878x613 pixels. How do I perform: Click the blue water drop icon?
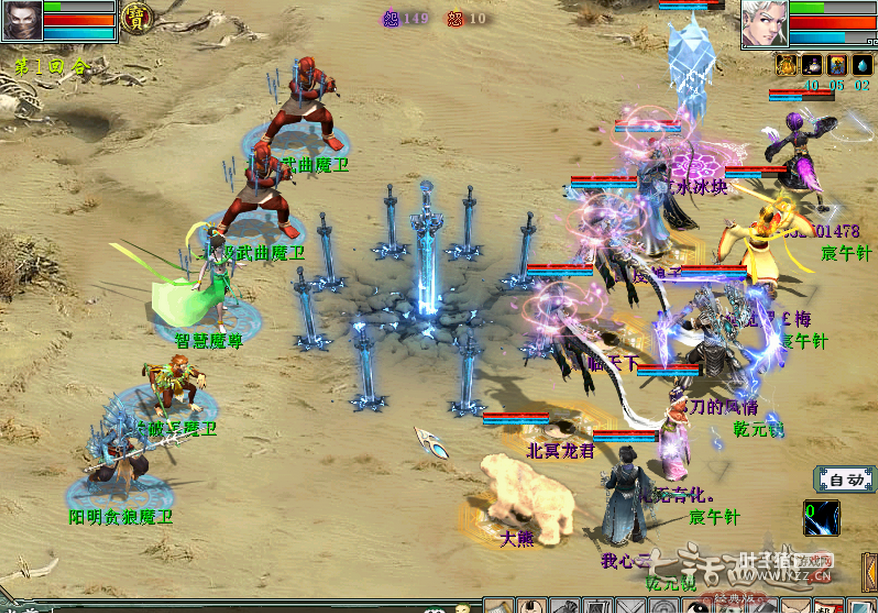tap(861, 65)
